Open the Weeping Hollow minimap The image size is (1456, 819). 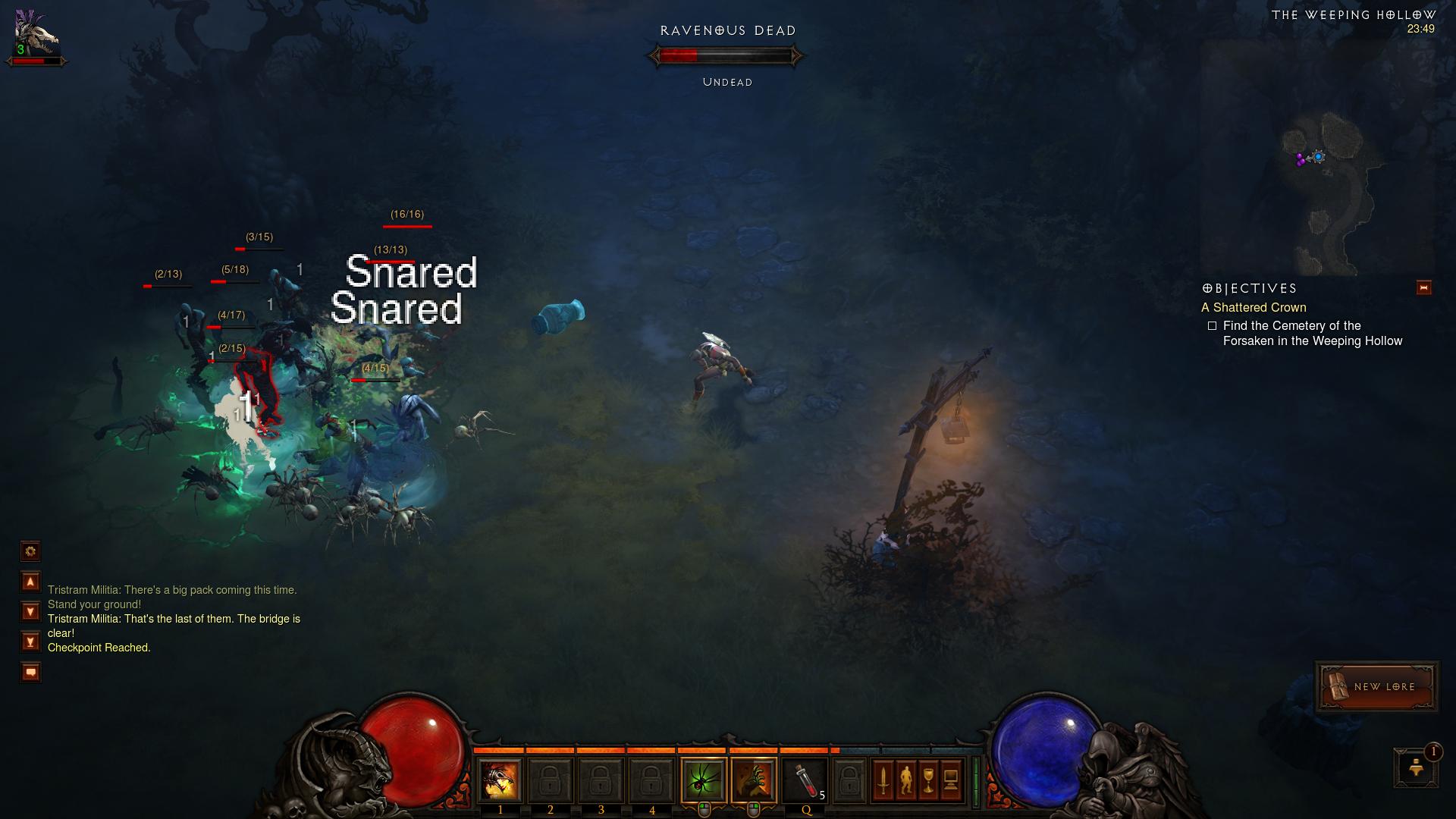pos(1319,159)
